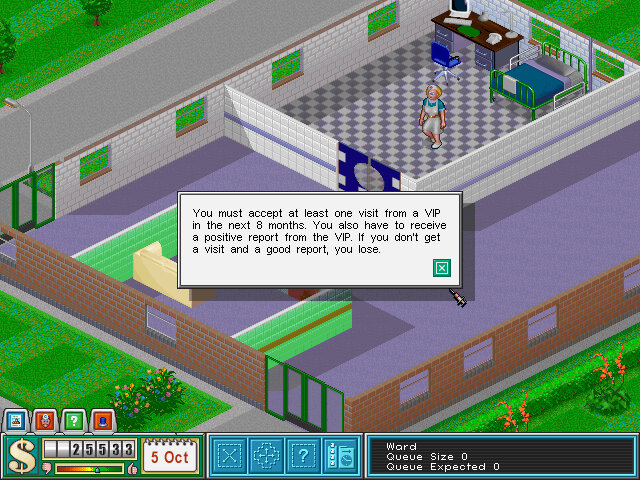Open the build room corridor-plan button
This screenshot has width=640, height=480.
click(x=230, y=456)
